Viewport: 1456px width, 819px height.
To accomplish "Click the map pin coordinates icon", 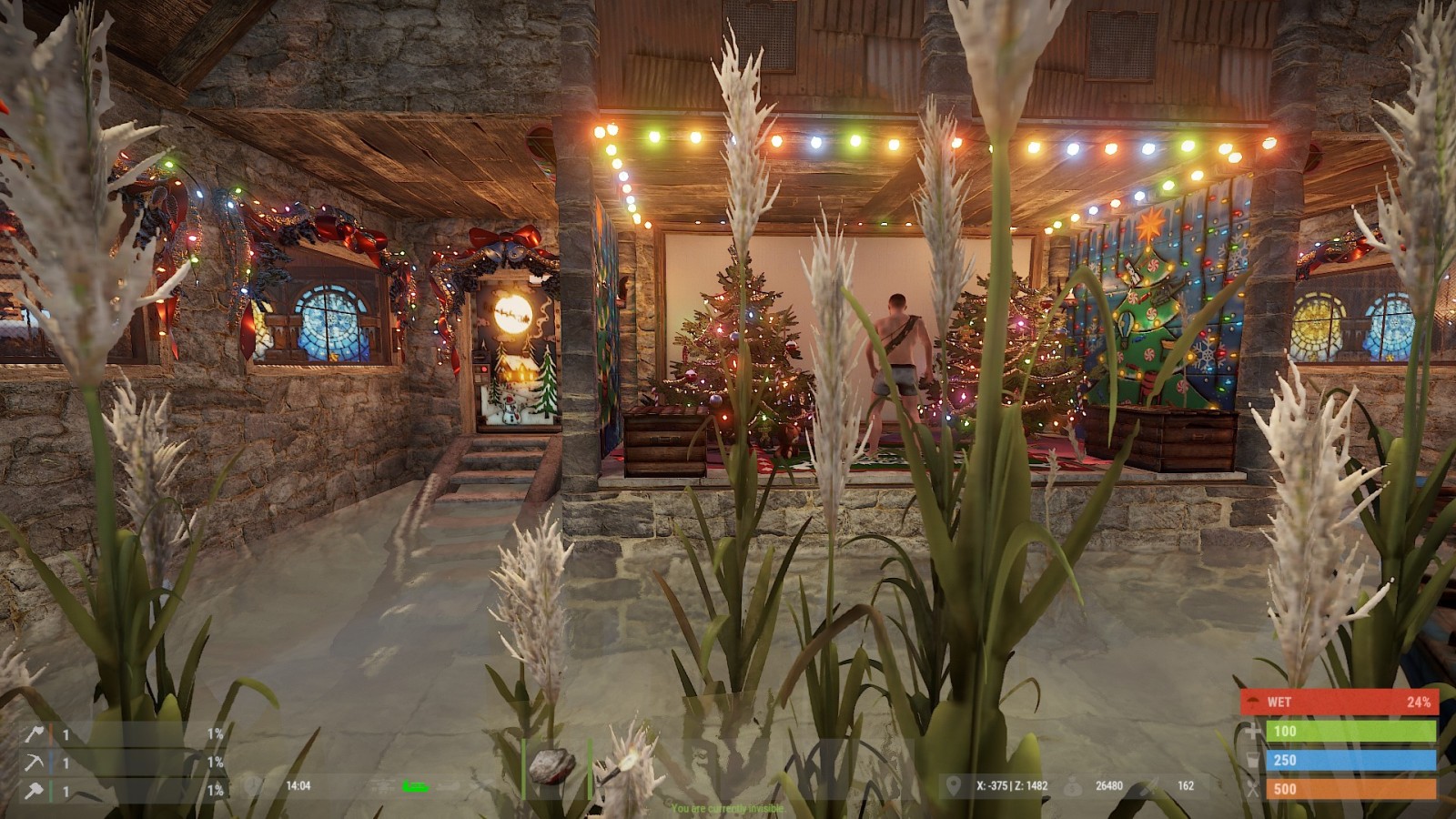I will [953, 785].
